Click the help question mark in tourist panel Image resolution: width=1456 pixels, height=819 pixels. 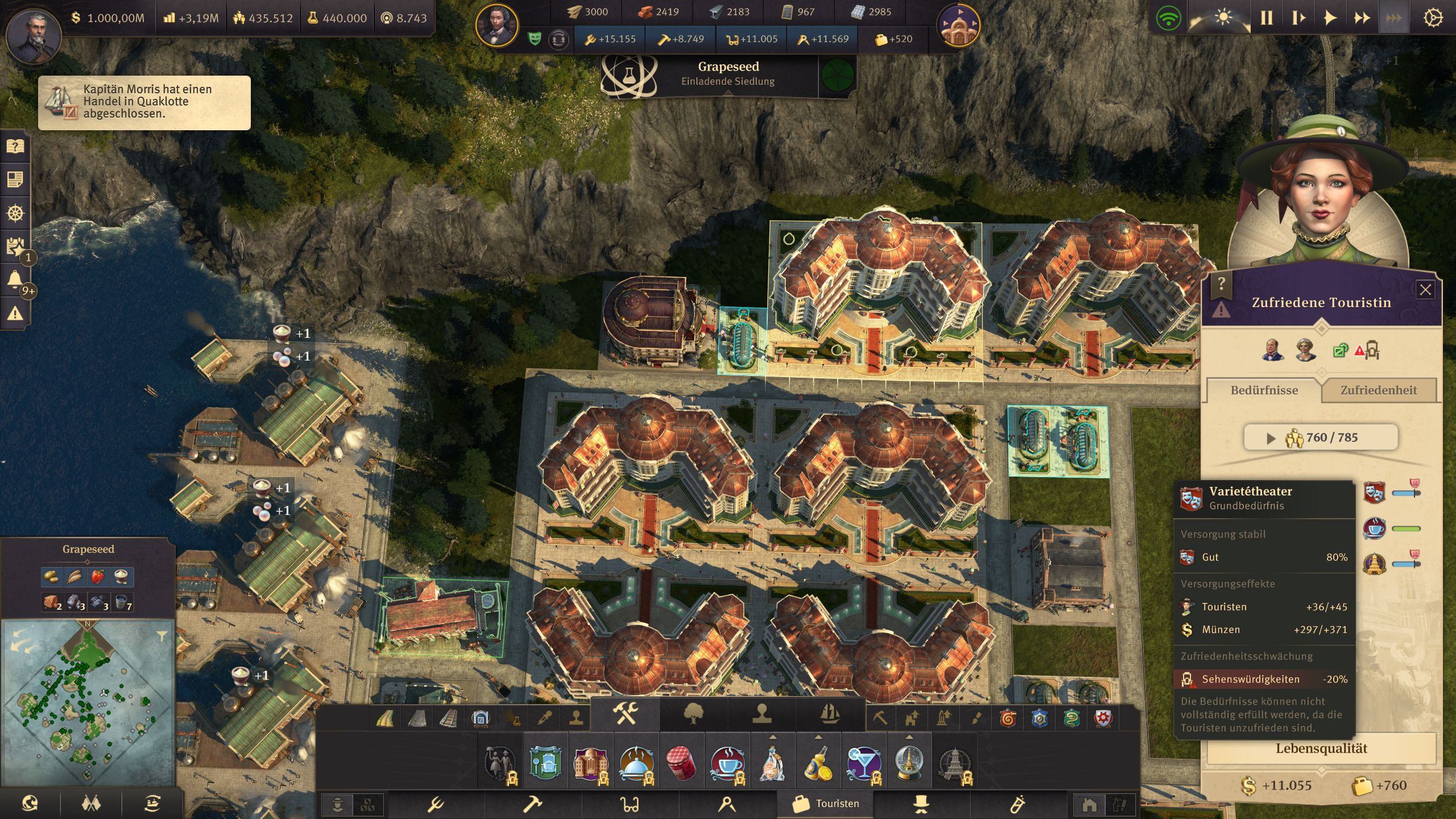(x=1221, y=283)
